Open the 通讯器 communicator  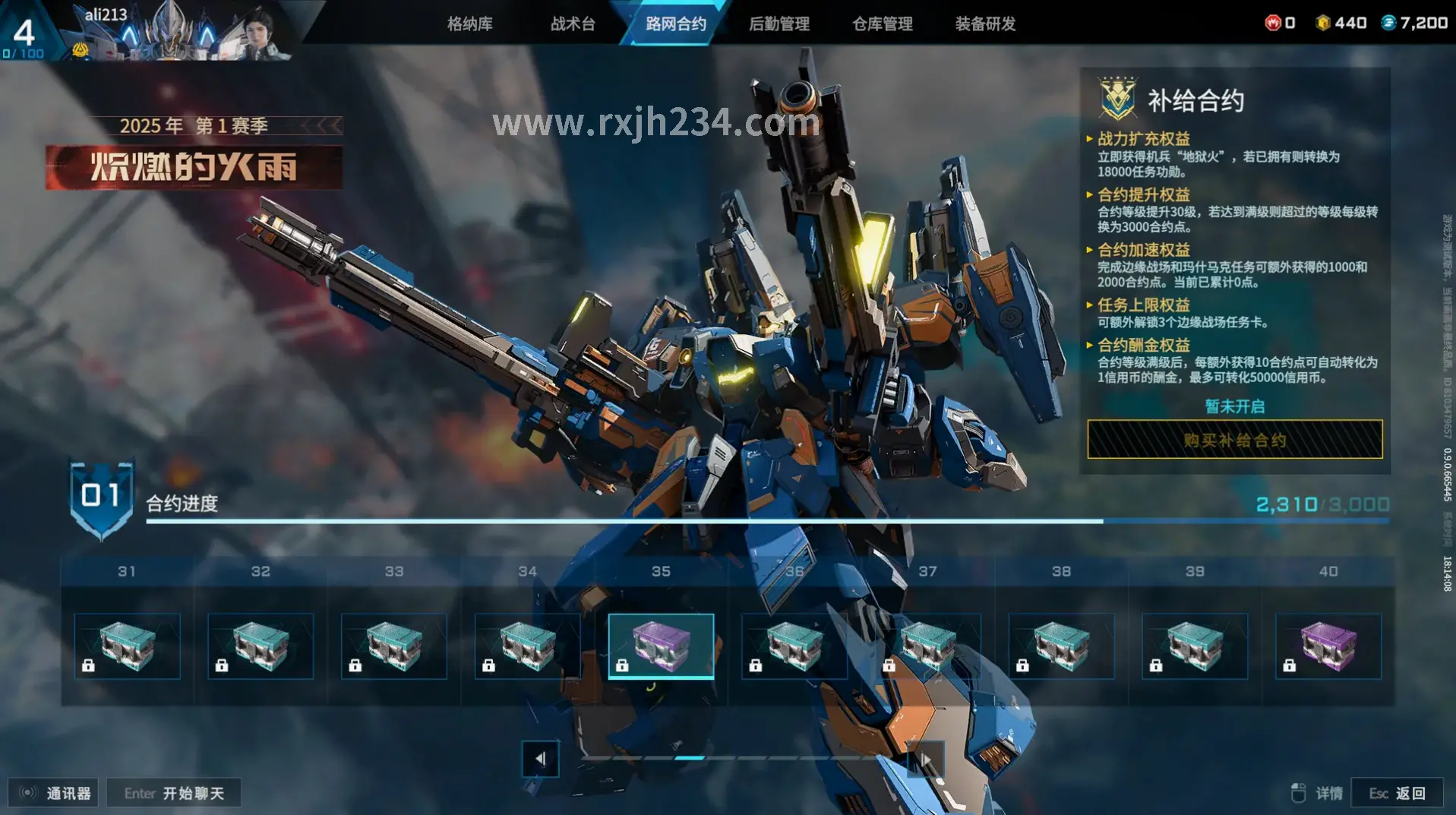pyautogui.click(x=54, y=793)
